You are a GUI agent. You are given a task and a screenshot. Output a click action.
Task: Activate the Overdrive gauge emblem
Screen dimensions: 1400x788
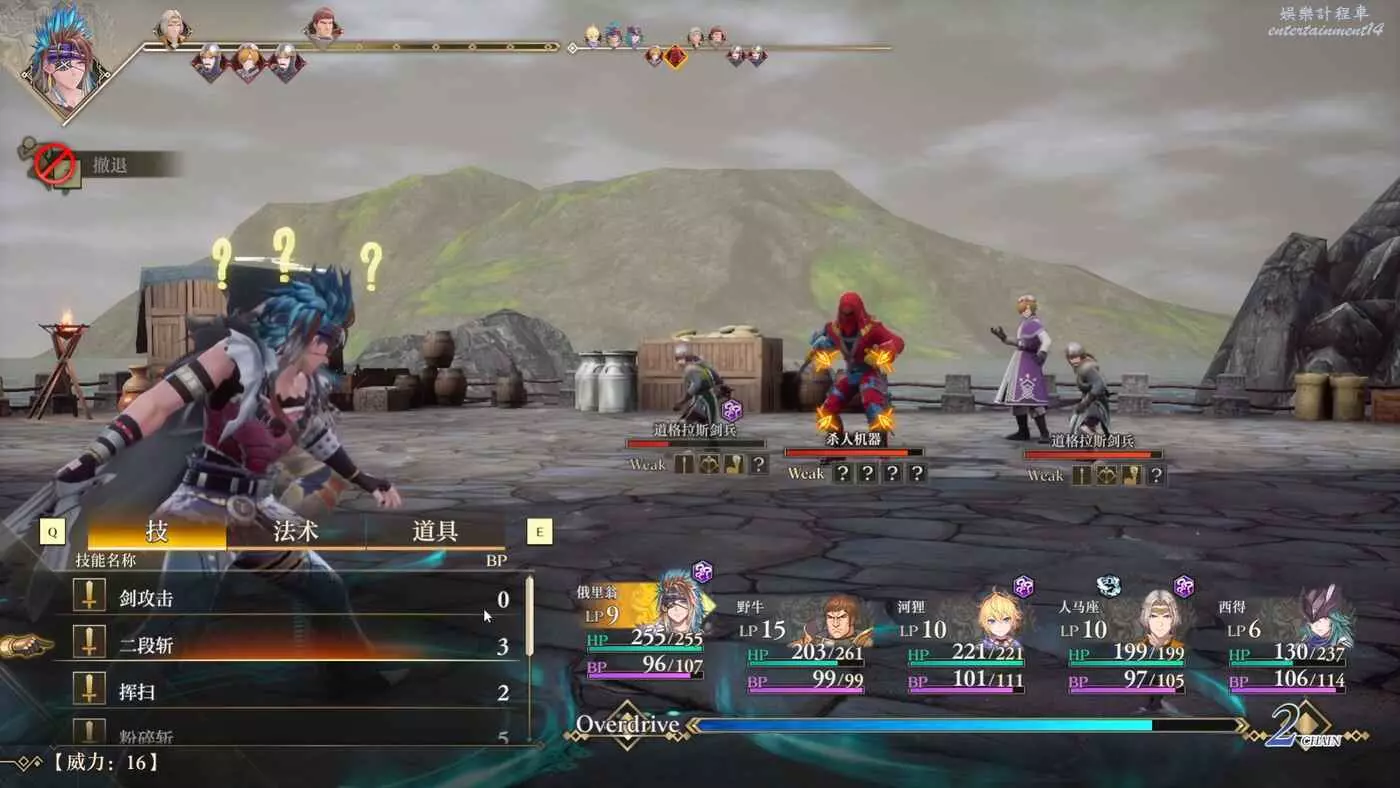click(626, 725)
